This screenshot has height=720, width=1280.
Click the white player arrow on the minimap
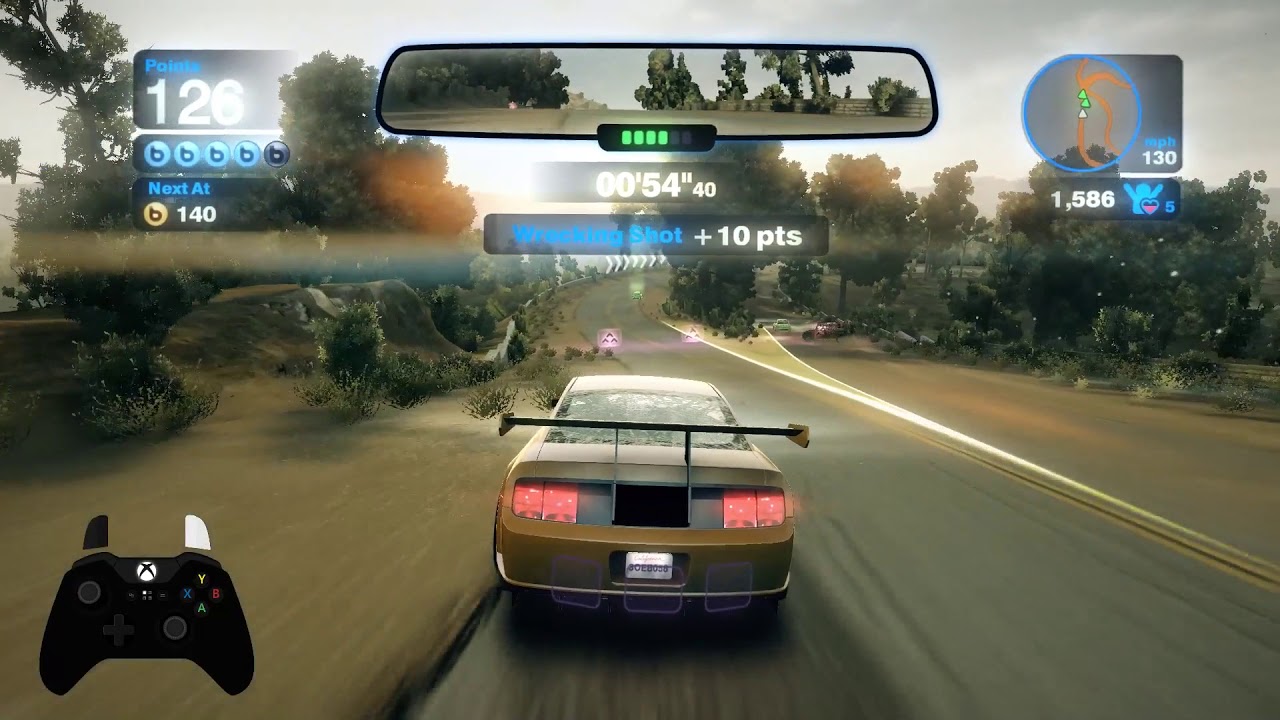point(1083,114)
